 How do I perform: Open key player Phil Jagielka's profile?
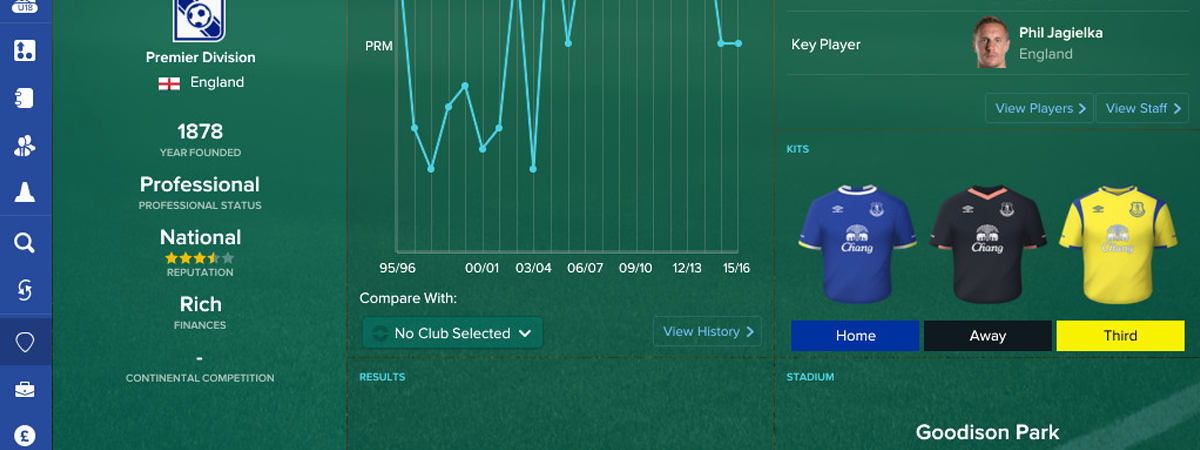pos(1060,34)
